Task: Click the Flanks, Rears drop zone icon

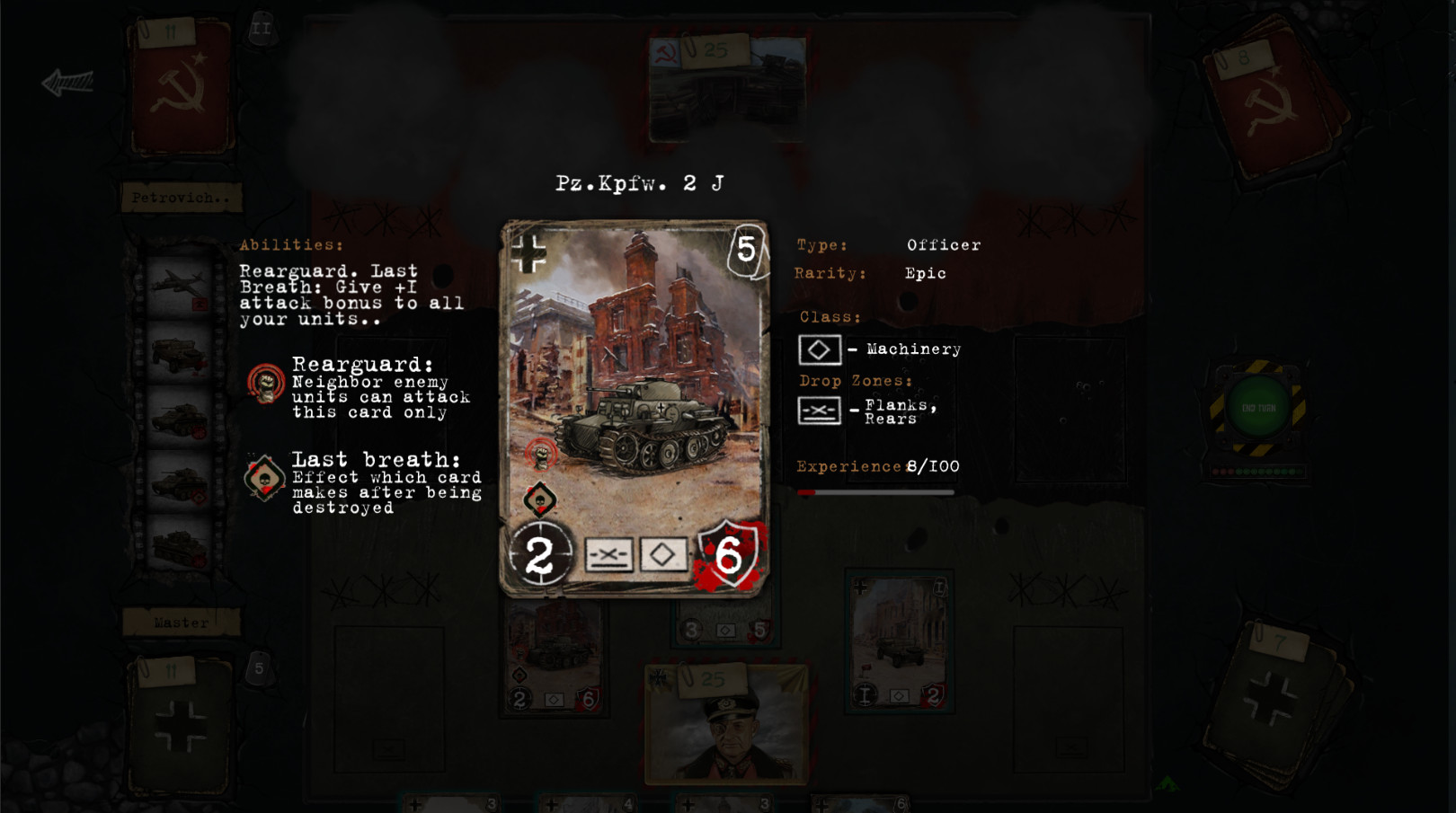Action: click(x=819, y=410)
